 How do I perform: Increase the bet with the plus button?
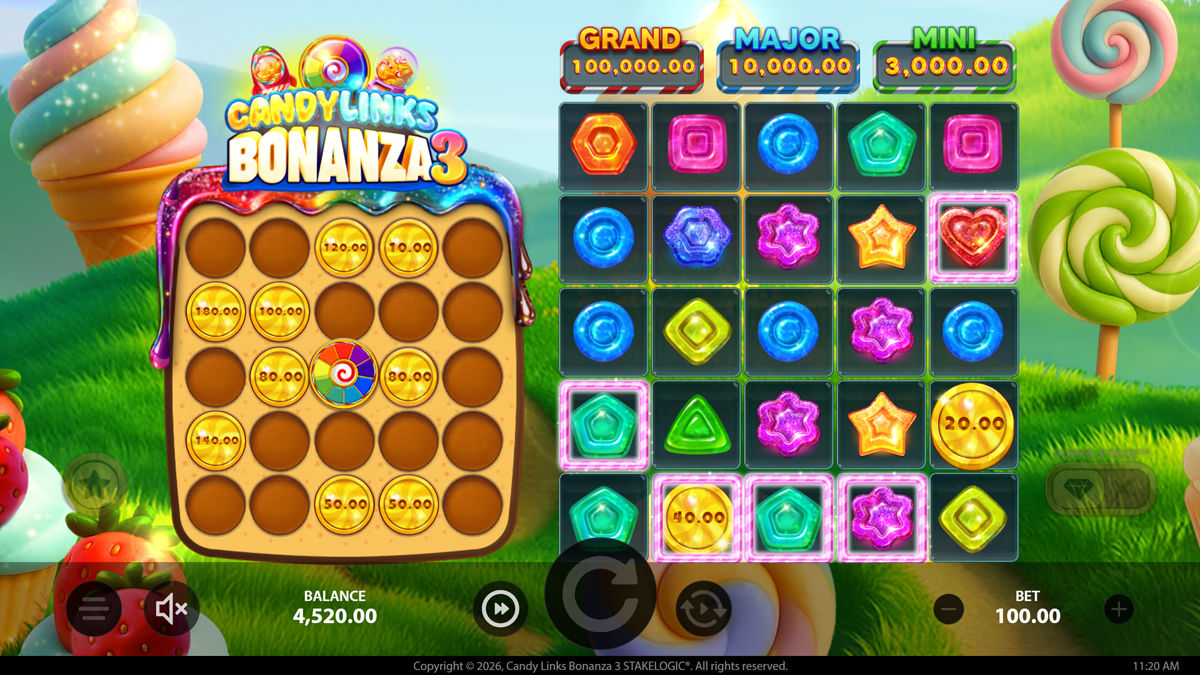(x=1118, y=608)
